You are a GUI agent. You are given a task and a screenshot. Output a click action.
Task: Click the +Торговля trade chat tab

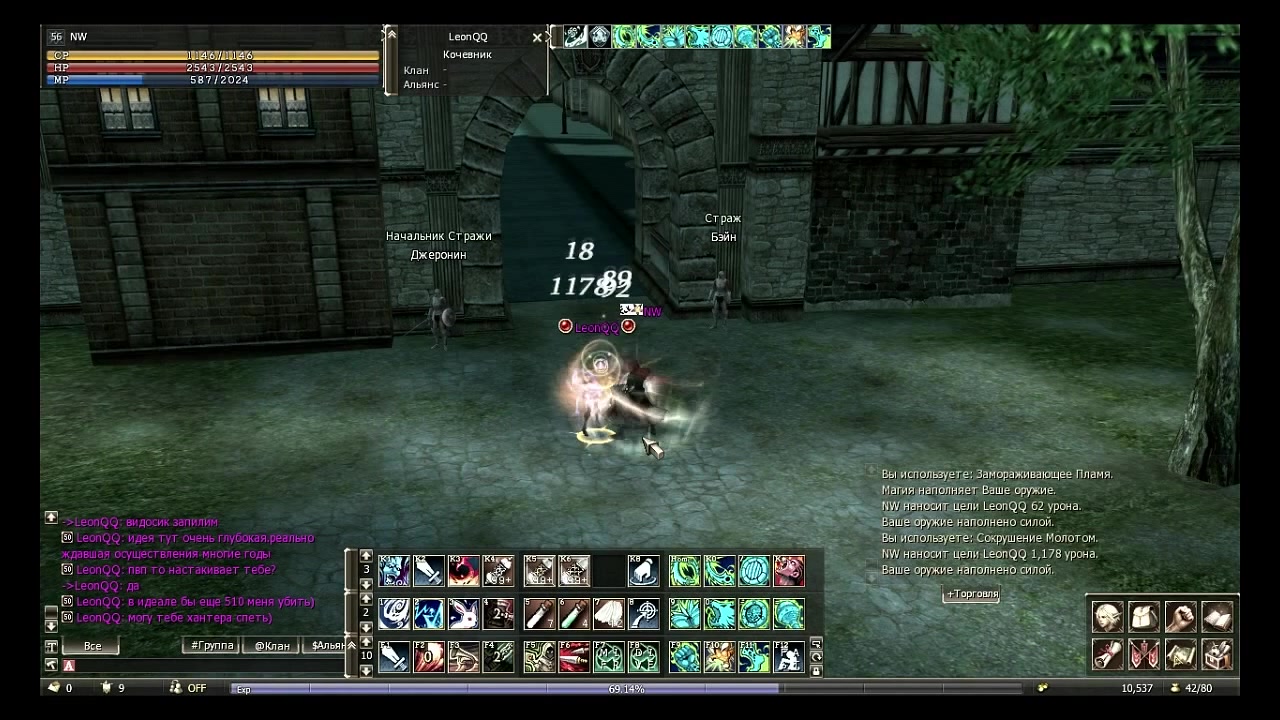(971, 594)
